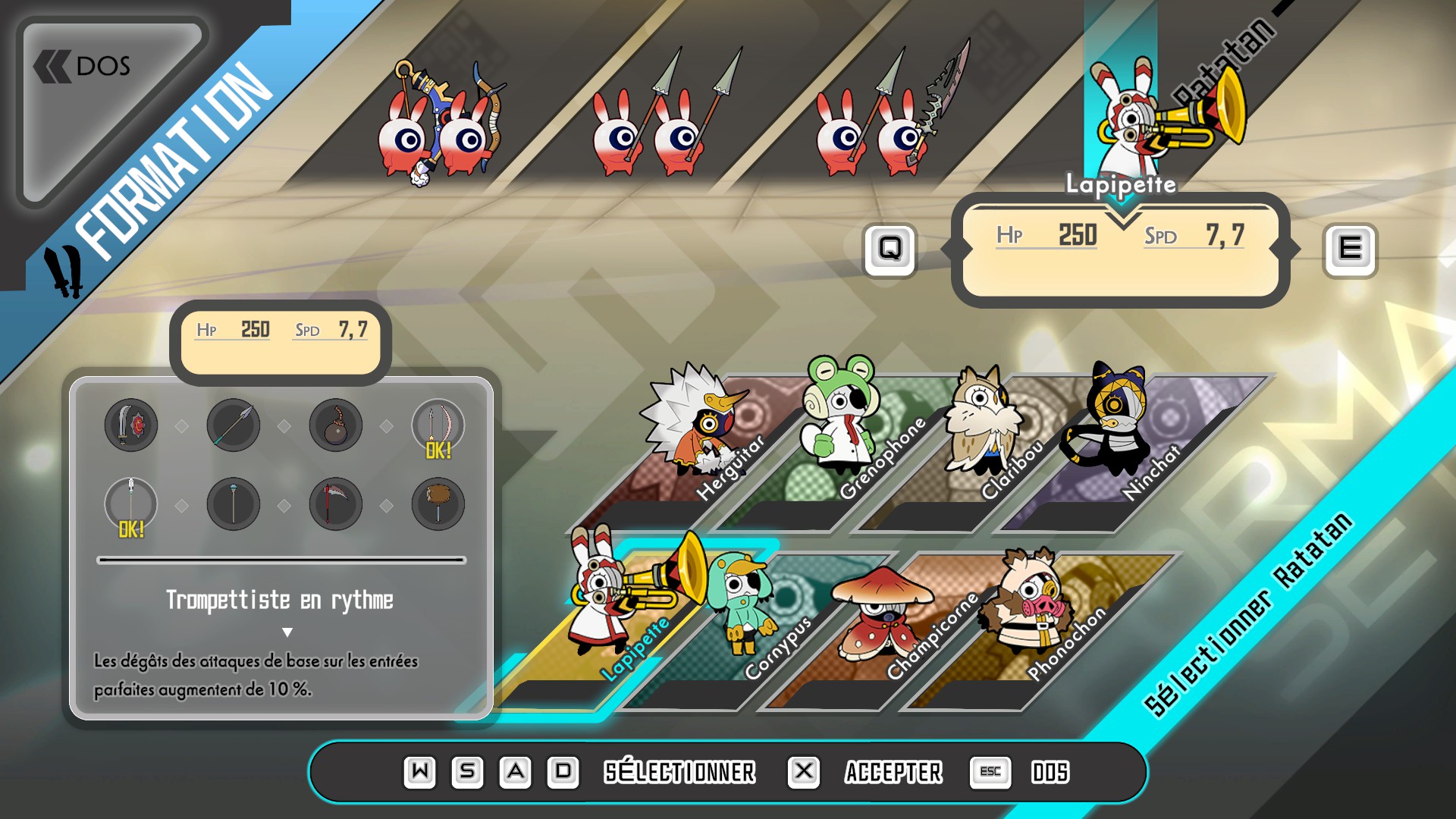Select the spear weapon icon
This screenshot has width=1456, height=819.
[234, 425]
